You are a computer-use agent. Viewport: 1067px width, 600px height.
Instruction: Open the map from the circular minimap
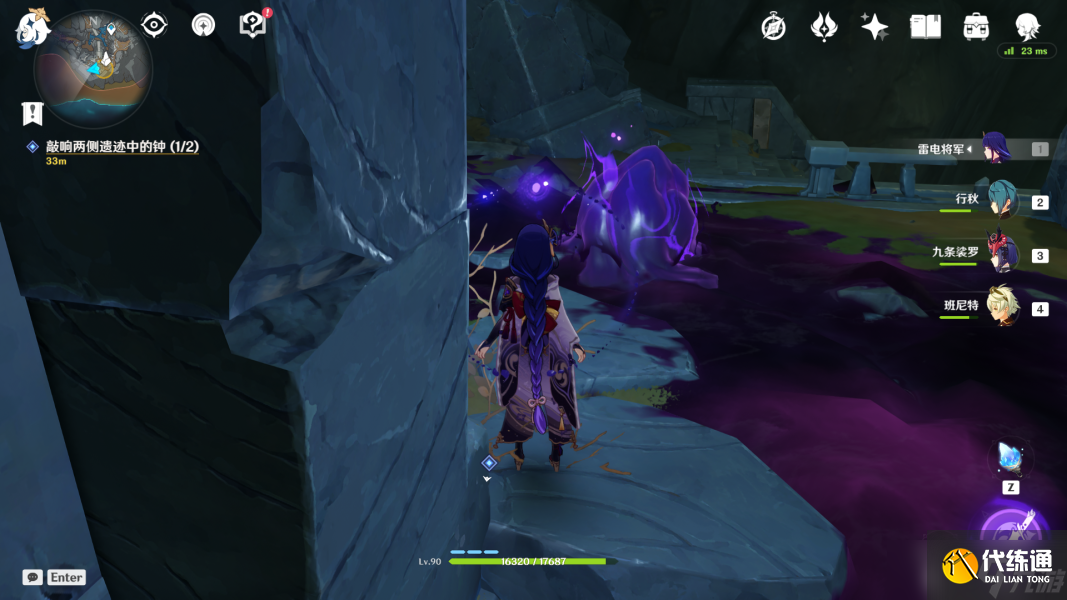pyautogui.click(x=92, y=70)
